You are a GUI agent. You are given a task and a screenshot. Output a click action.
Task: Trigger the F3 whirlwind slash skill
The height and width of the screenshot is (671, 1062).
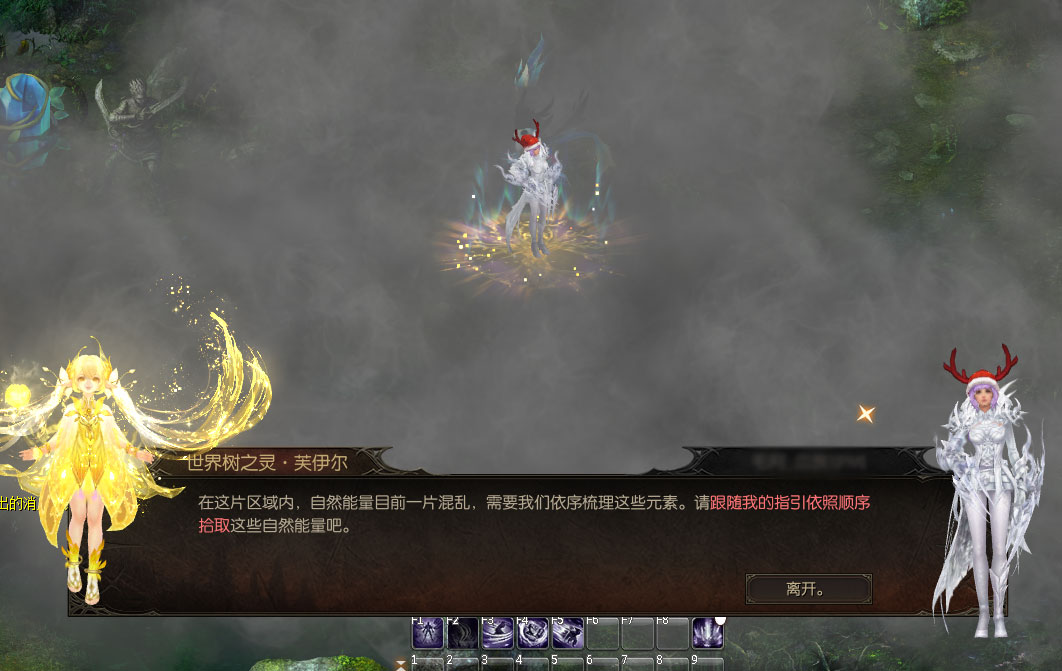[497, 633]
